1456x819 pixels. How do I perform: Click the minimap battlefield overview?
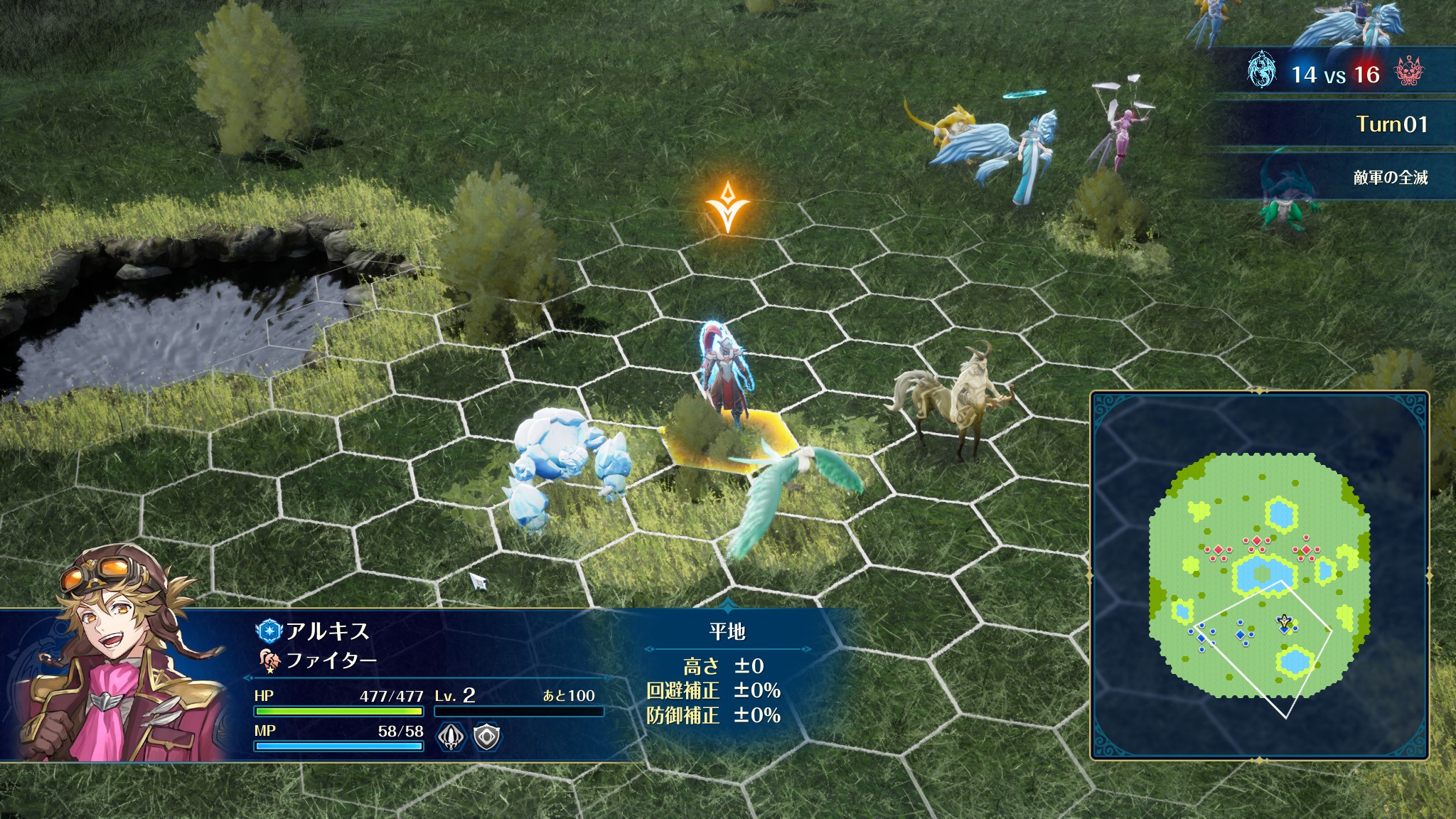click(x=1259, y=575)
